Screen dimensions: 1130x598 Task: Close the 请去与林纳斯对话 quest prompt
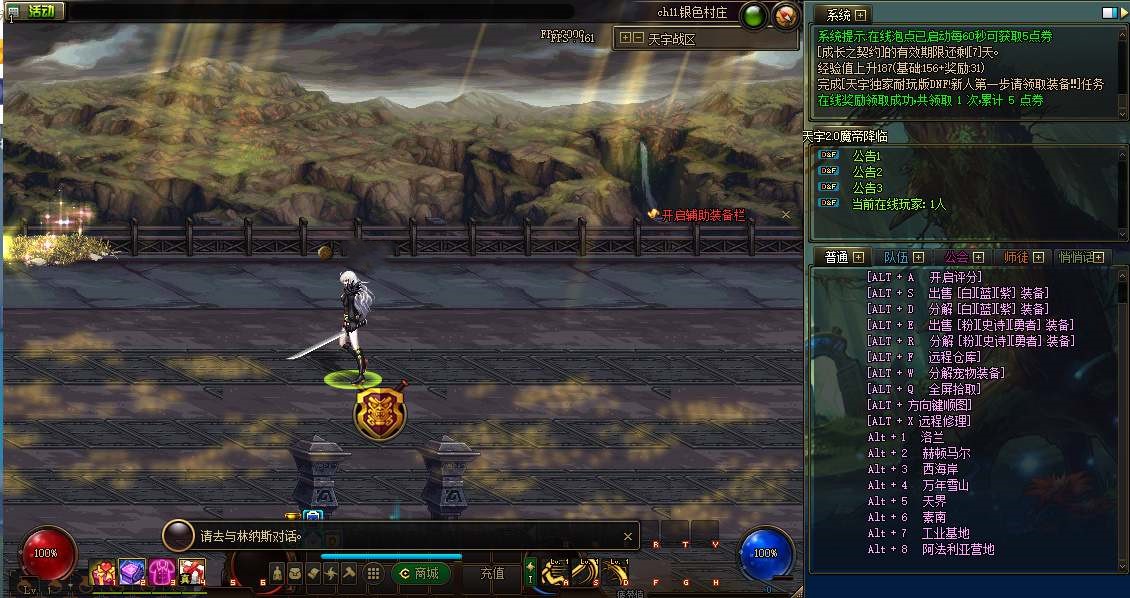[628, 536]
